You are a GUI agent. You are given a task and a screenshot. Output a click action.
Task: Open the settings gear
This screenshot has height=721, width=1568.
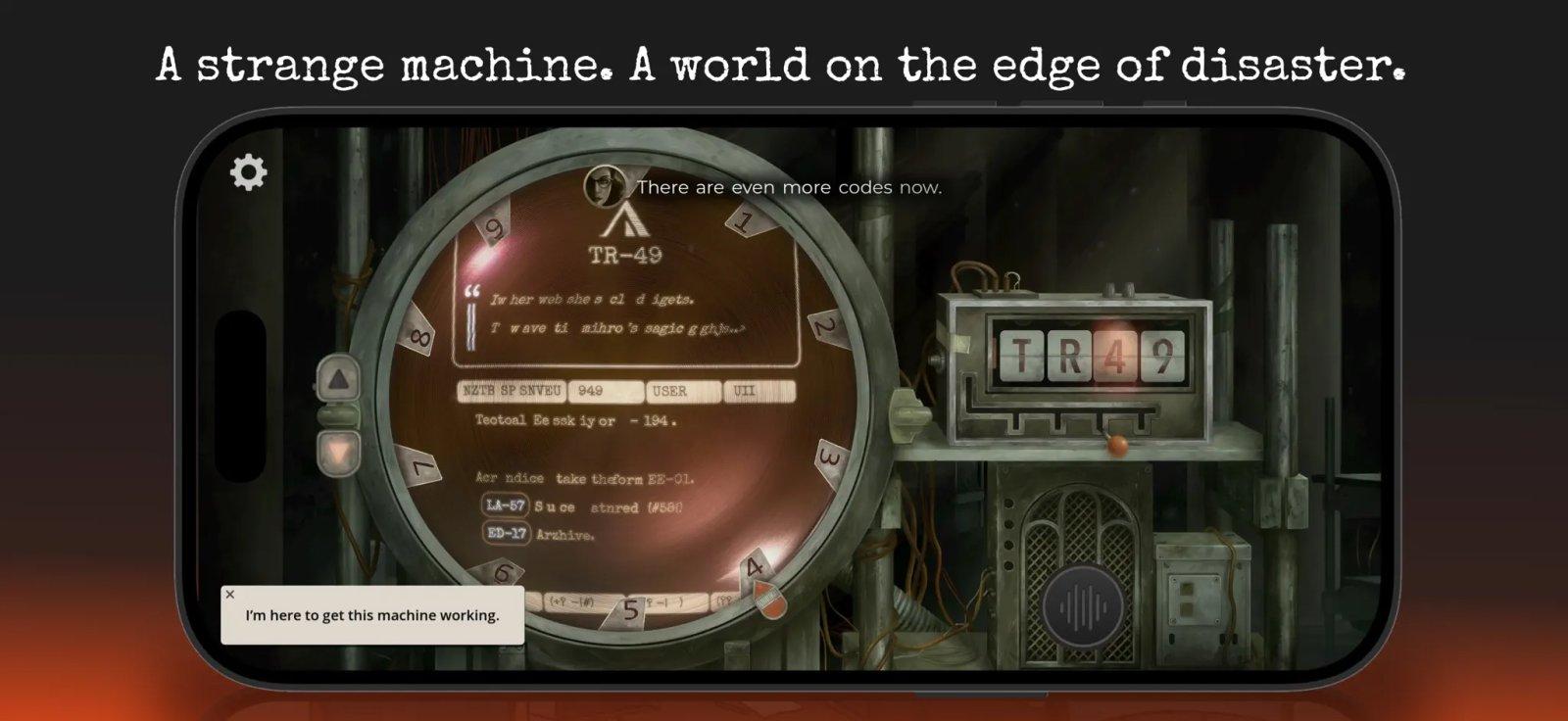pos(248,170)
